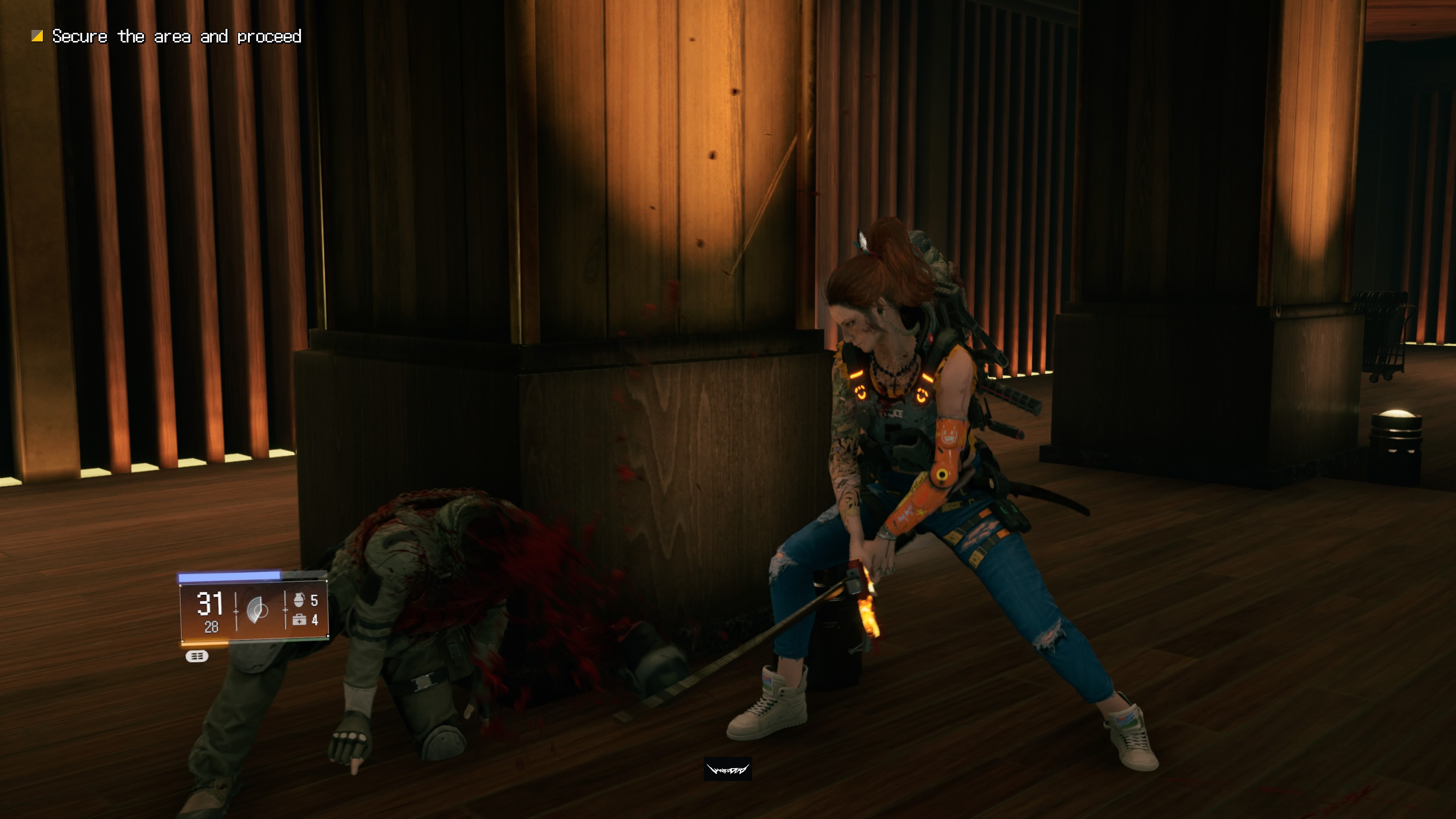Click the bullets fire-mode badge below the HUD panel
This screenshot has height=819, width=1456.
pos(197,656)
